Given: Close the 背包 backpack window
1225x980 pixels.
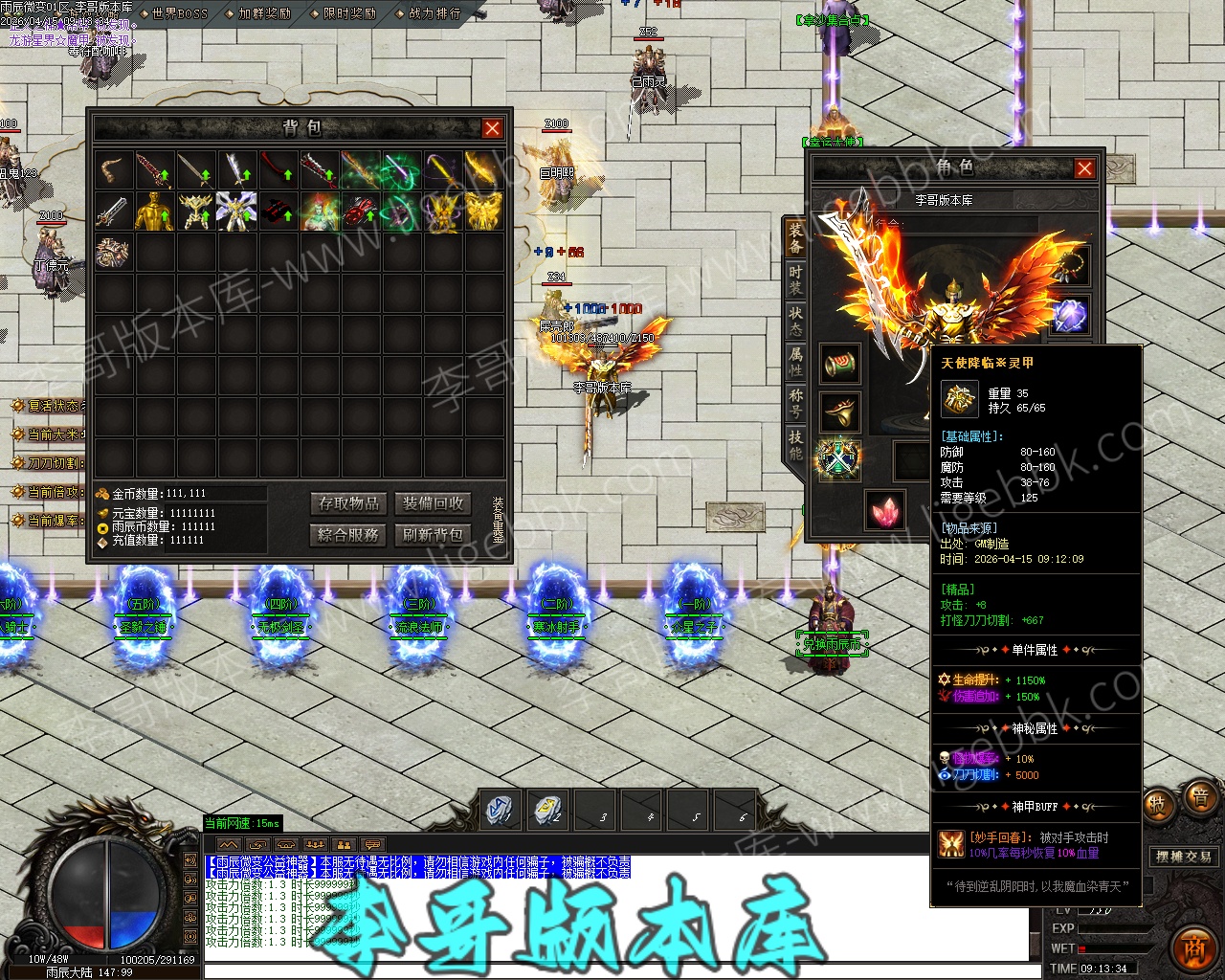Looking at the screenshot, I should coord(492,128).
